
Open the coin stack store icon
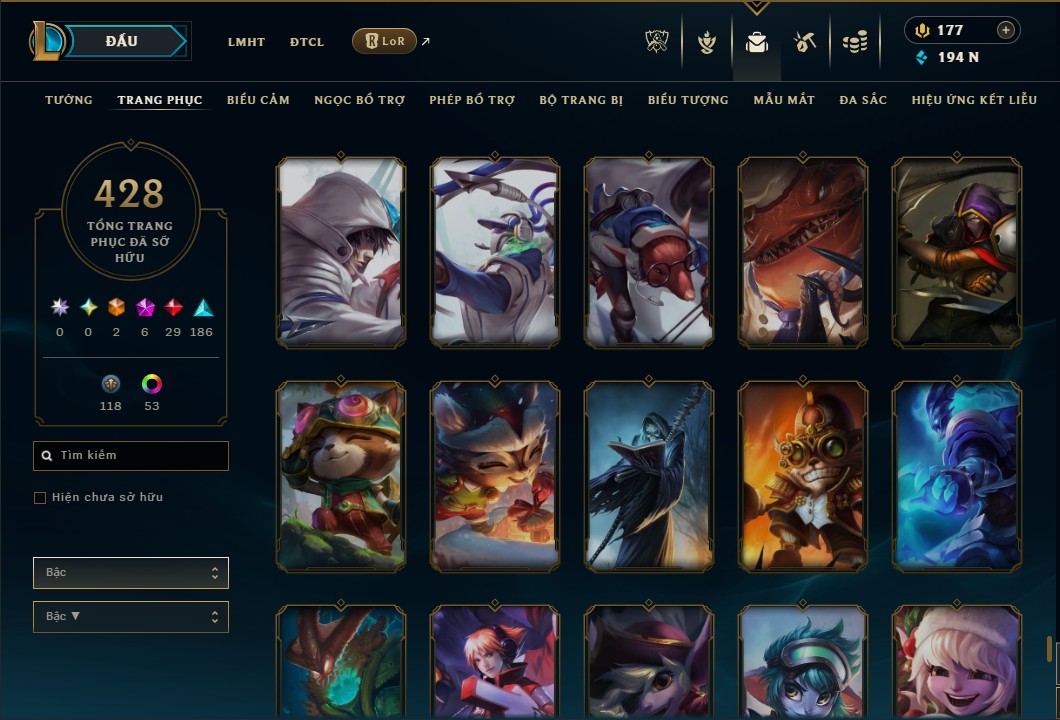point(854,42)
